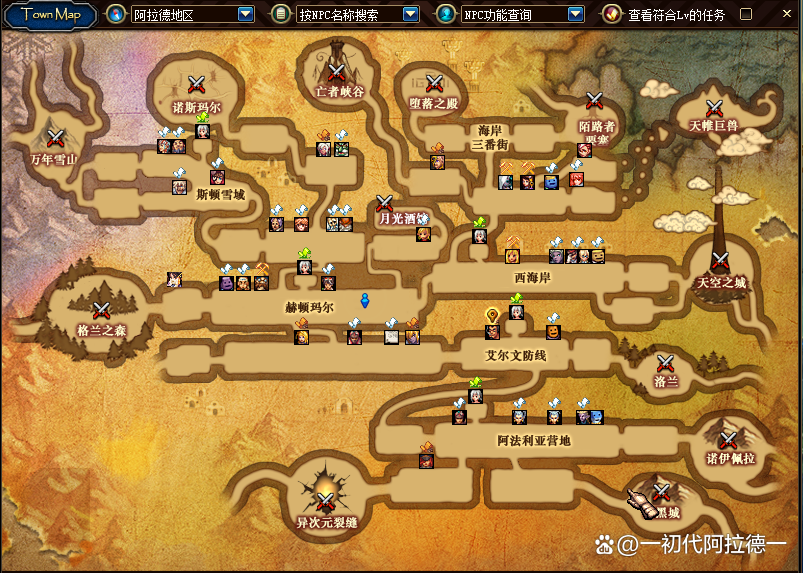Click the orange location pin above 艾尔文防线
Image resolution: width=803 pixels, height=573 pixels.
click(492, 315)
